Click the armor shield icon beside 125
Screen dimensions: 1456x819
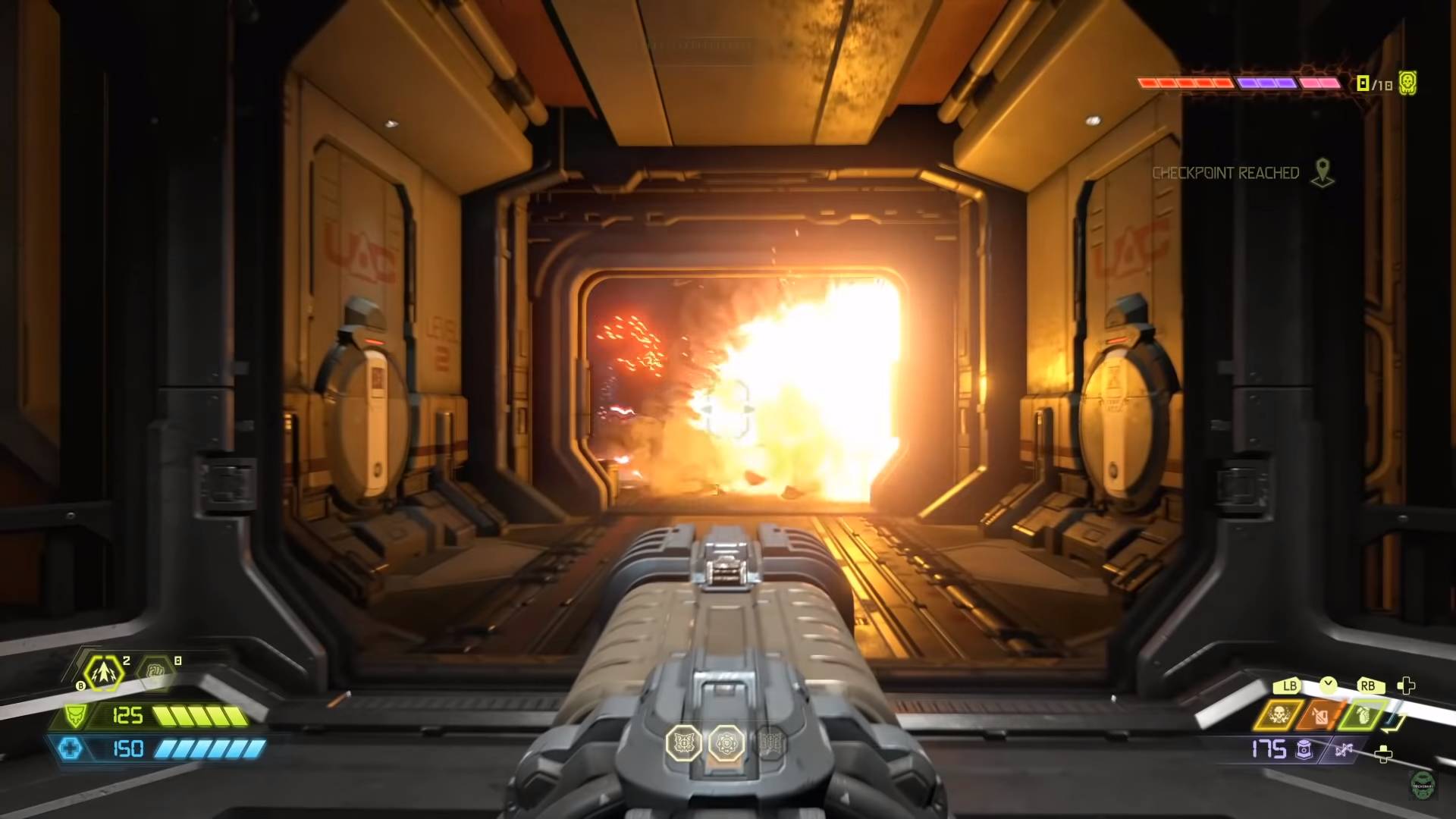coord(76,715)
